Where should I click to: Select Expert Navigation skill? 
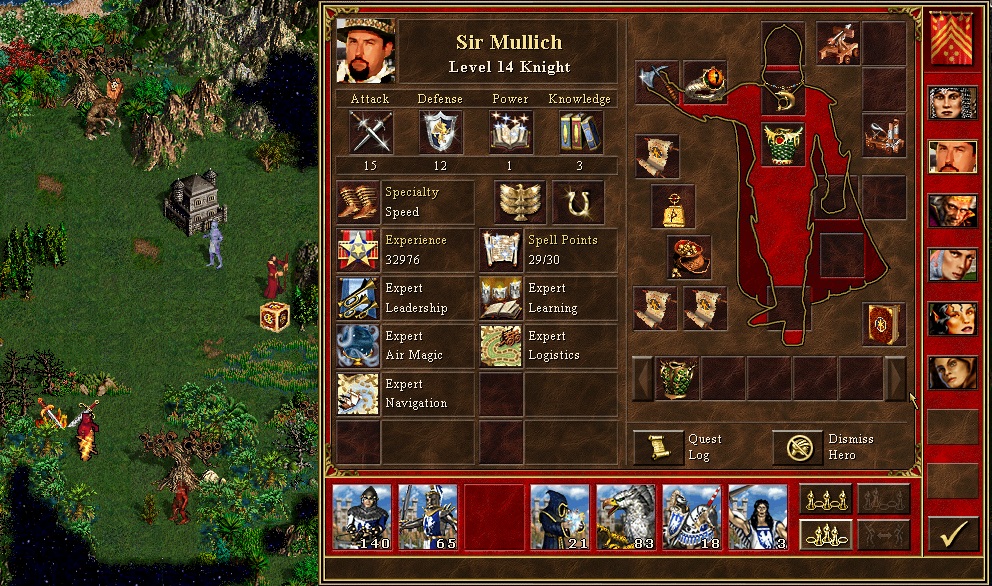point(358,394)
